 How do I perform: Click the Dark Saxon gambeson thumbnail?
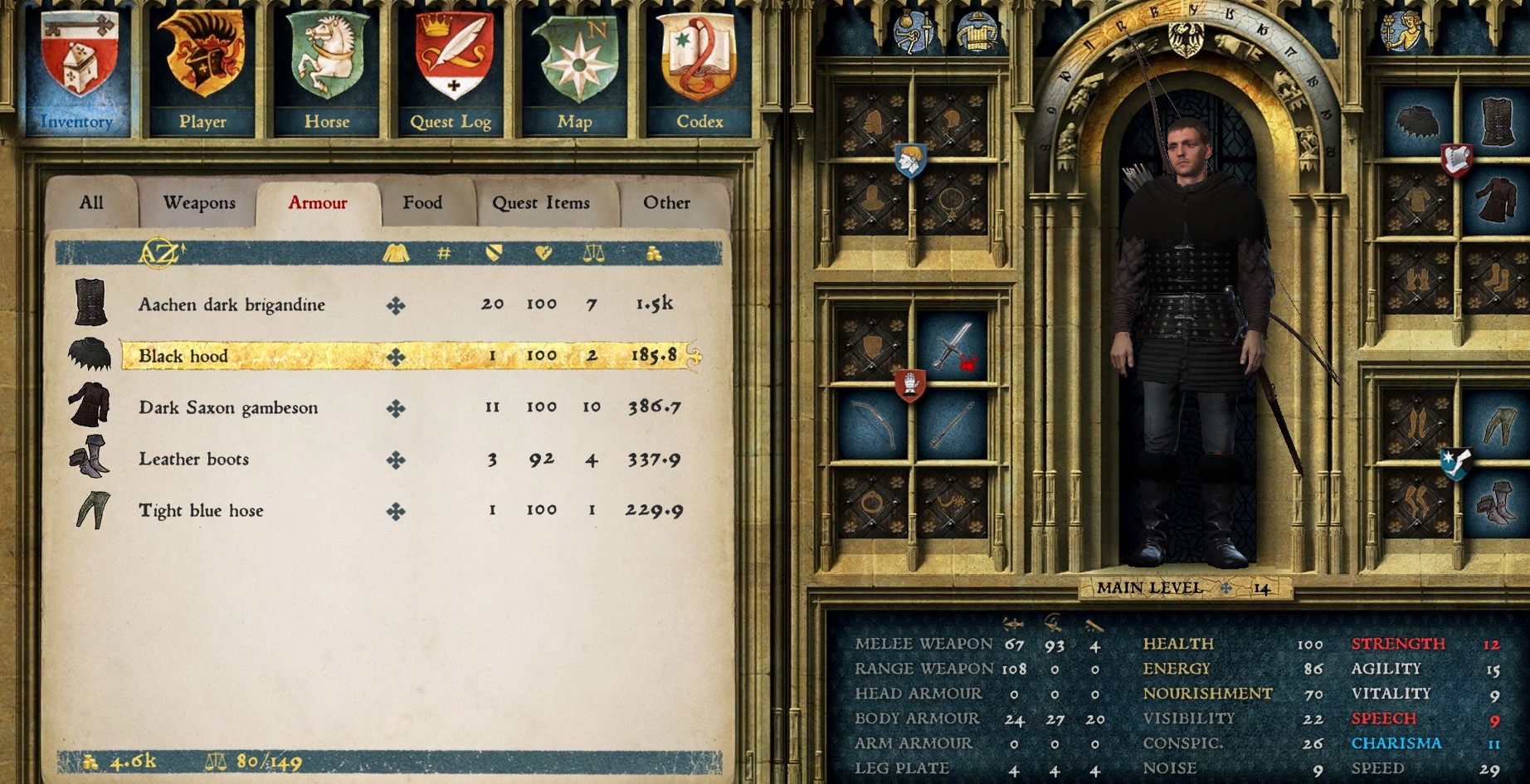point(90,407)
